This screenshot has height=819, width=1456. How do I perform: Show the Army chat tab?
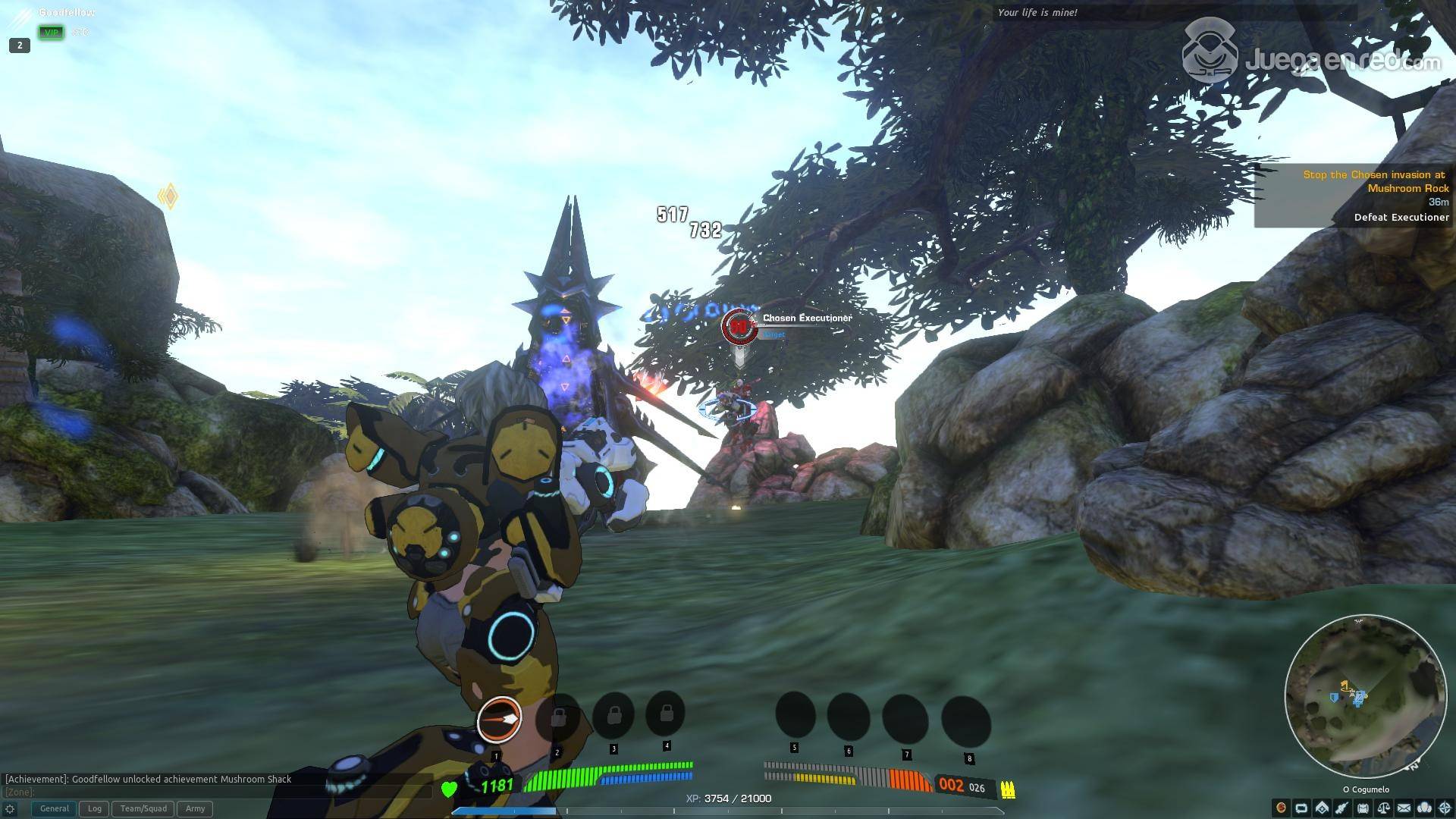195,808
